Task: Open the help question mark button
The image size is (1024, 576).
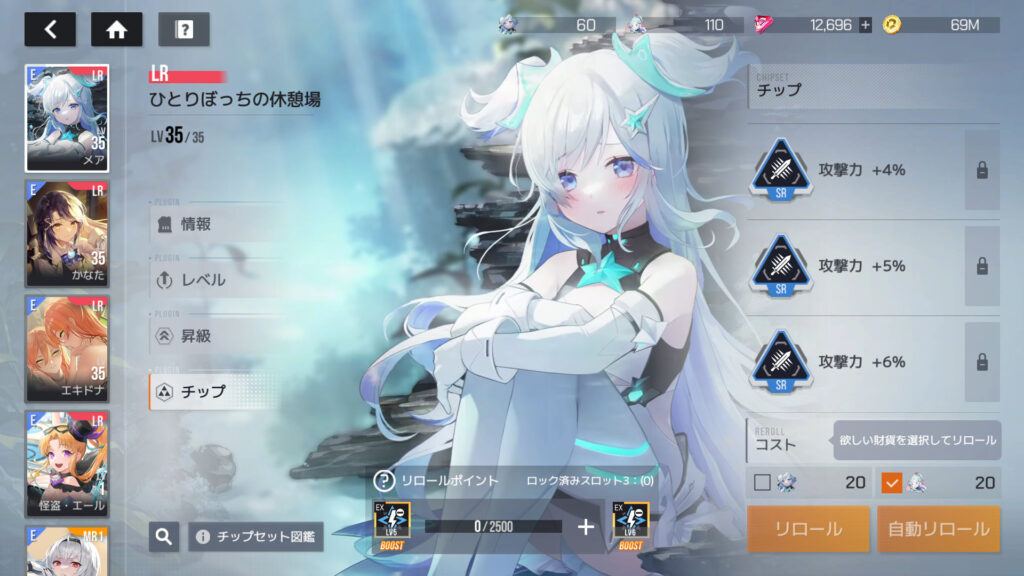Action: click(184, 29)
